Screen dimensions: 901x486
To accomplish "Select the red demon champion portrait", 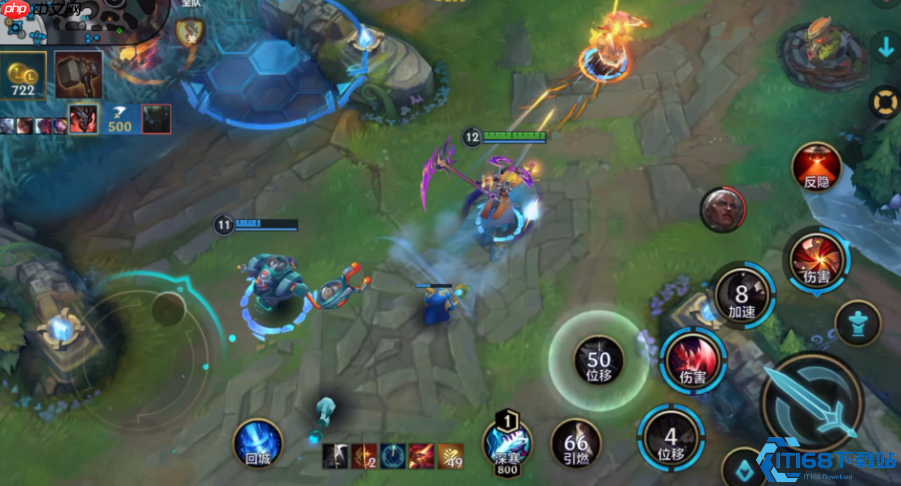I will (83, 119).
